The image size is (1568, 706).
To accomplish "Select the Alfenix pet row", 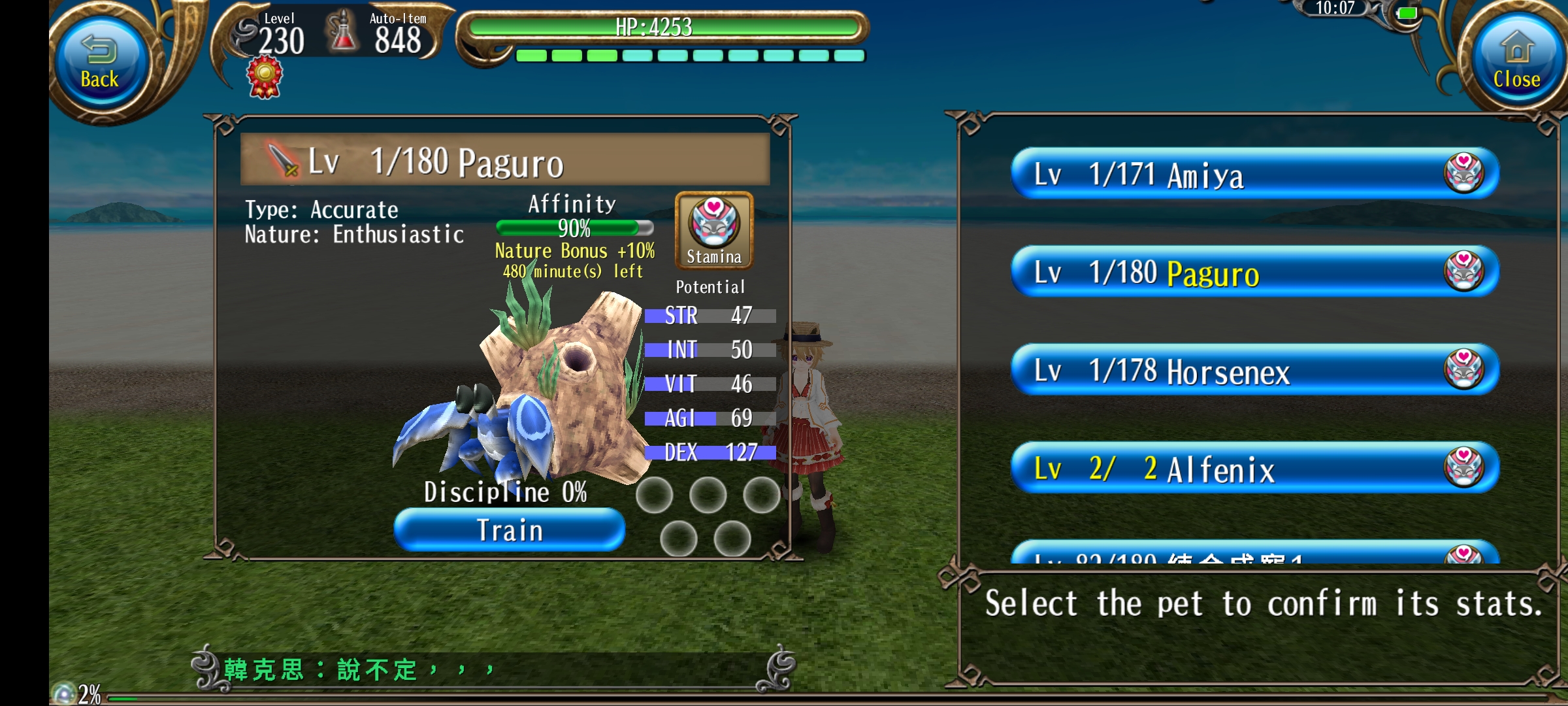I will pyautogui.click(x=1254, y=468).
